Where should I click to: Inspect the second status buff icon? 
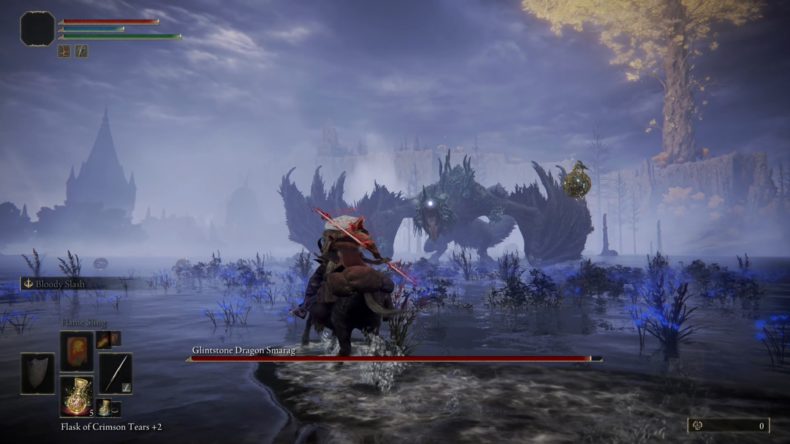pos(81,50)
